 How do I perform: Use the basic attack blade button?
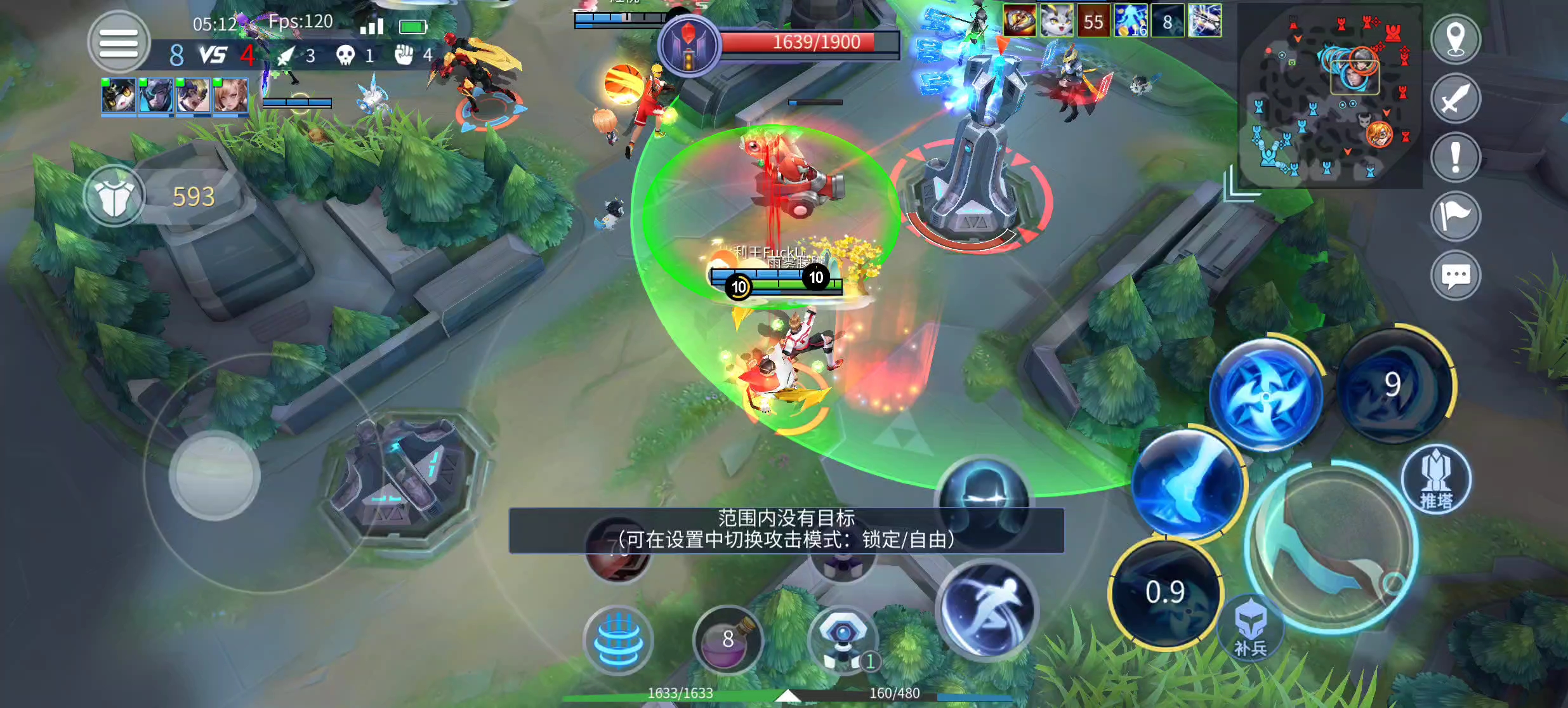click(1331, 549)
